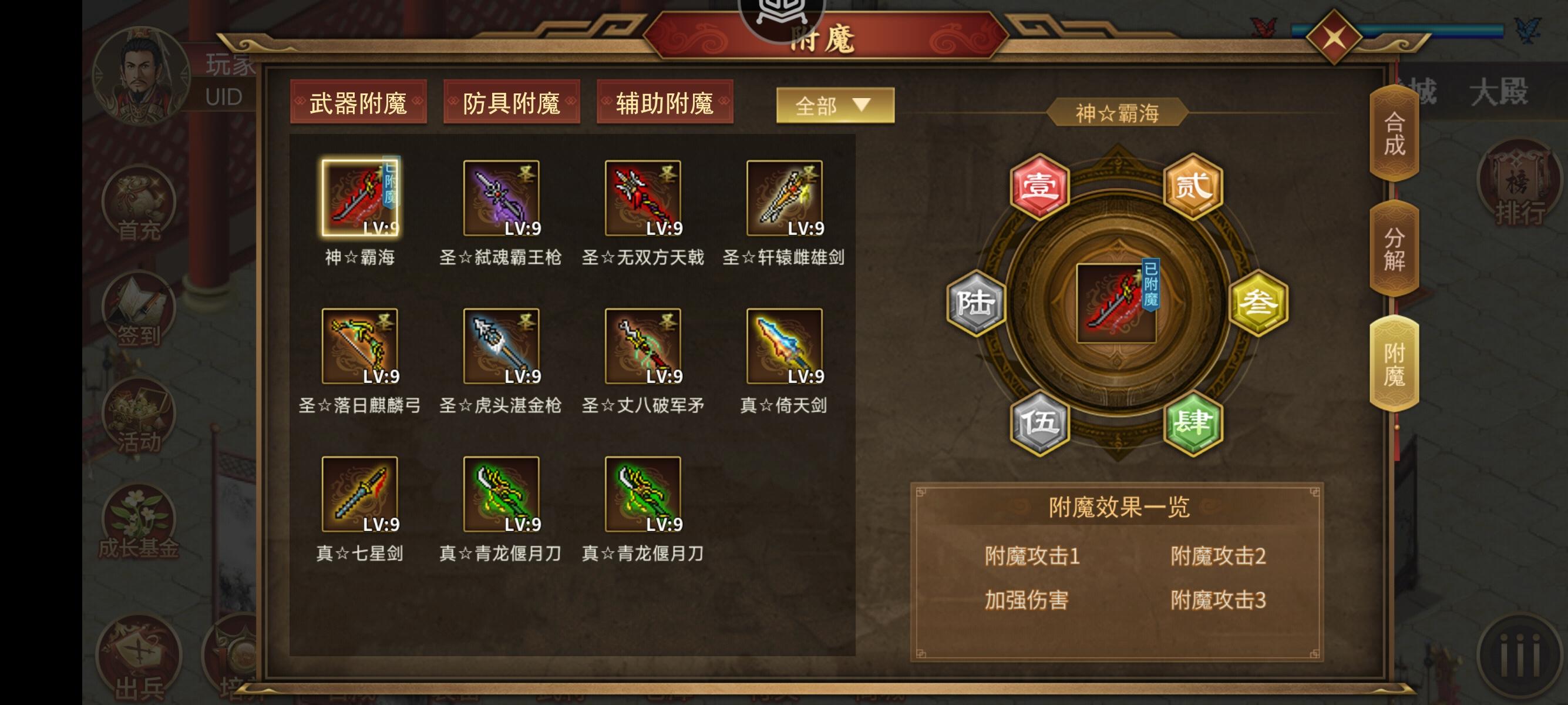Viewport: 1568px width, 705px height.
Task: Select the 真☆七星剑 weapon thumbnail
Action: pyautogui.click(x=359, y=494)
